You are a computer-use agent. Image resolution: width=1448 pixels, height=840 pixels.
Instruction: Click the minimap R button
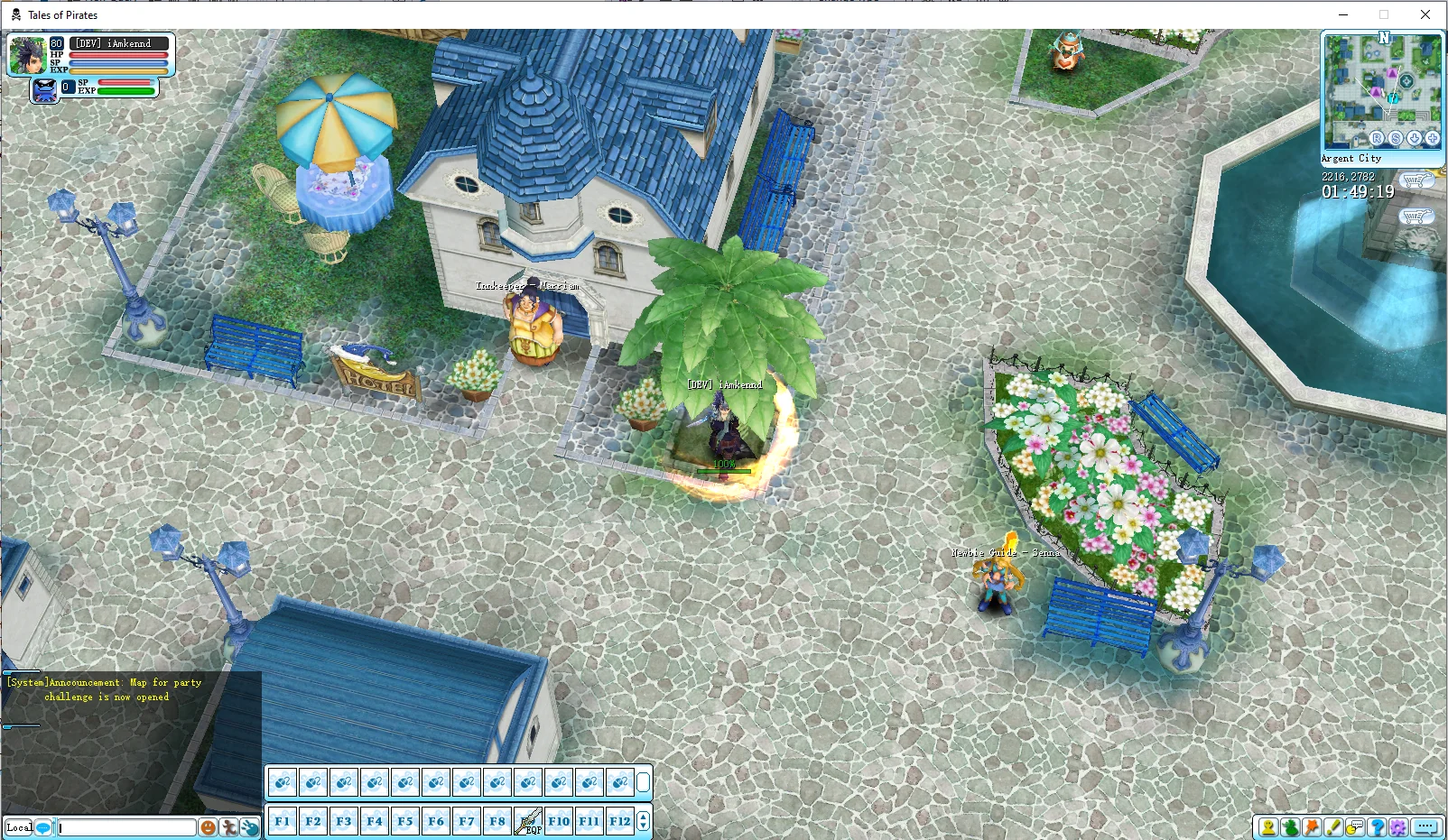[x=1377, y=138]
